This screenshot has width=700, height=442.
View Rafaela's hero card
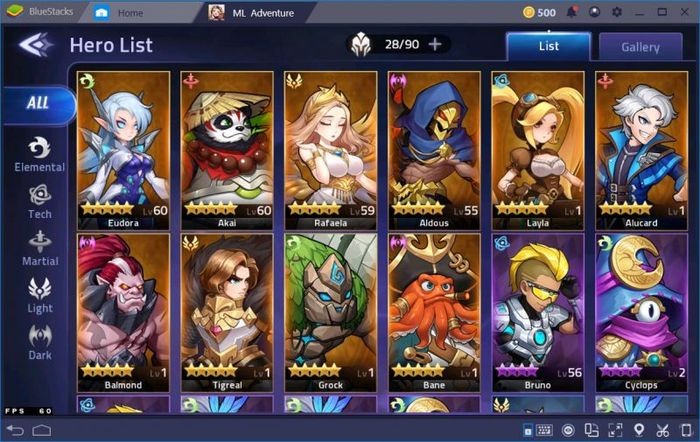coord(330,149)
